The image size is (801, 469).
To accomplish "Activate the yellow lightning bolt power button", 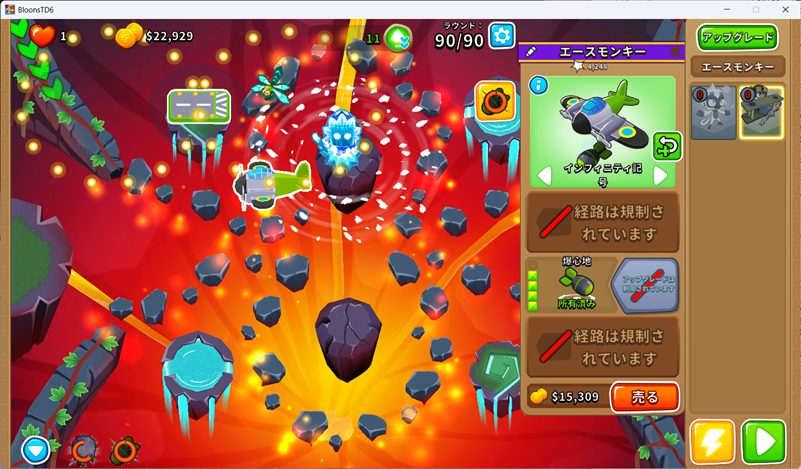I will [712, 441].
